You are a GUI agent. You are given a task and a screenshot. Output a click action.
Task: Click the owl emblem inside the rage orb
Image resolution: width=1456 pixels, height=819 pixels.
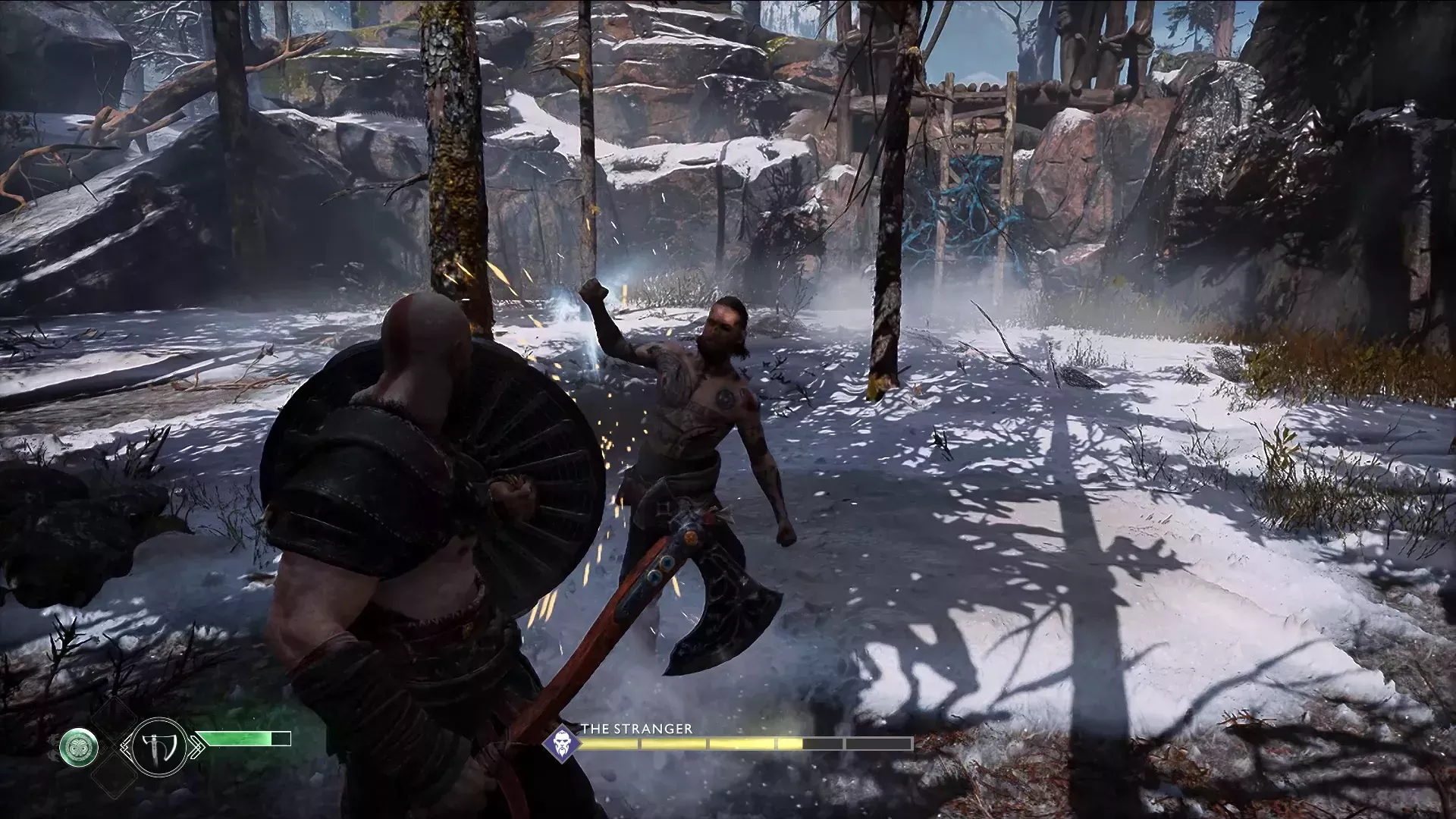80,746
